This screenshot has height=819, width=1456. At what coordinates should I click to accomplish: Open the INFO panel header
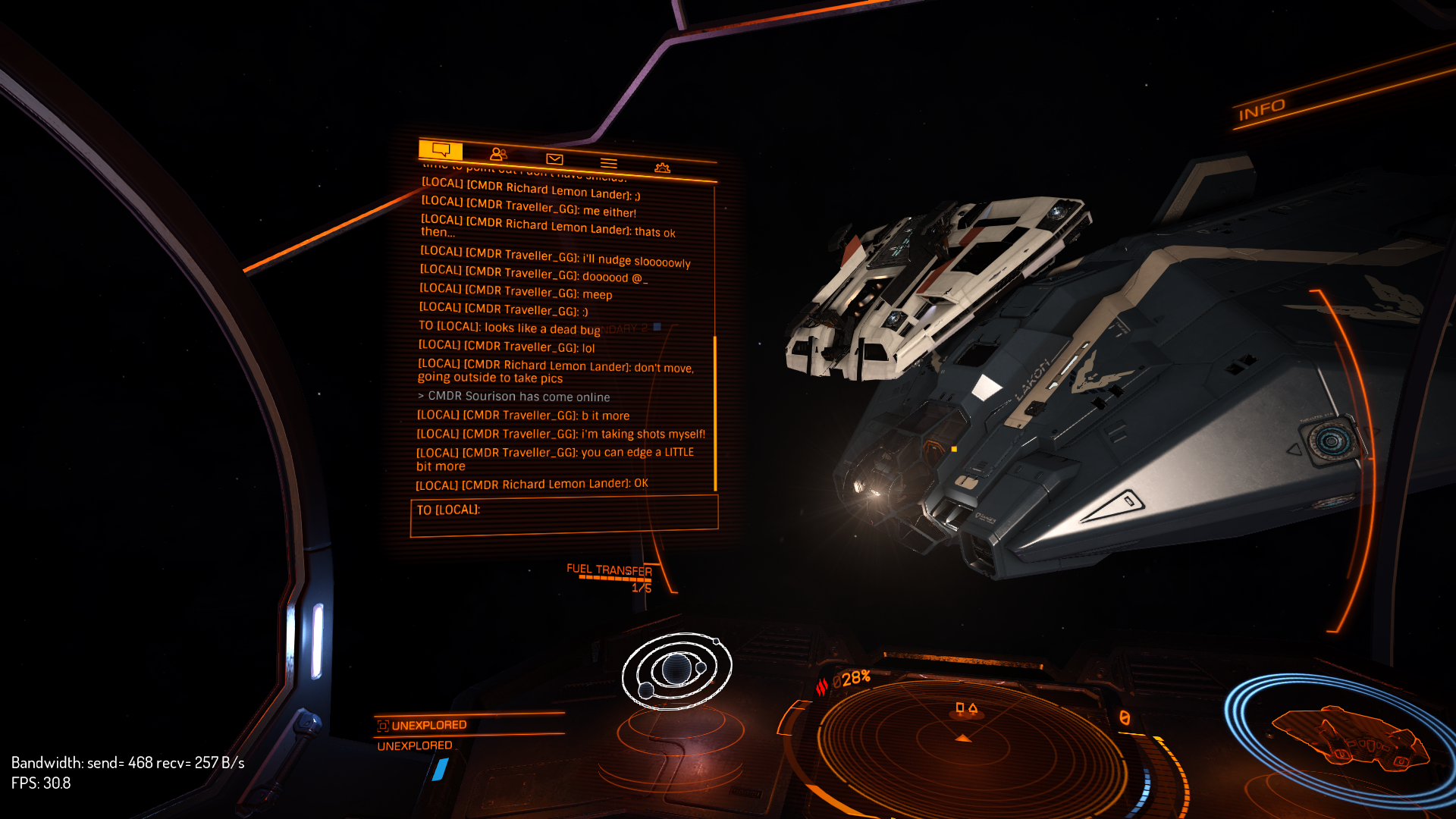(1262, 111)
